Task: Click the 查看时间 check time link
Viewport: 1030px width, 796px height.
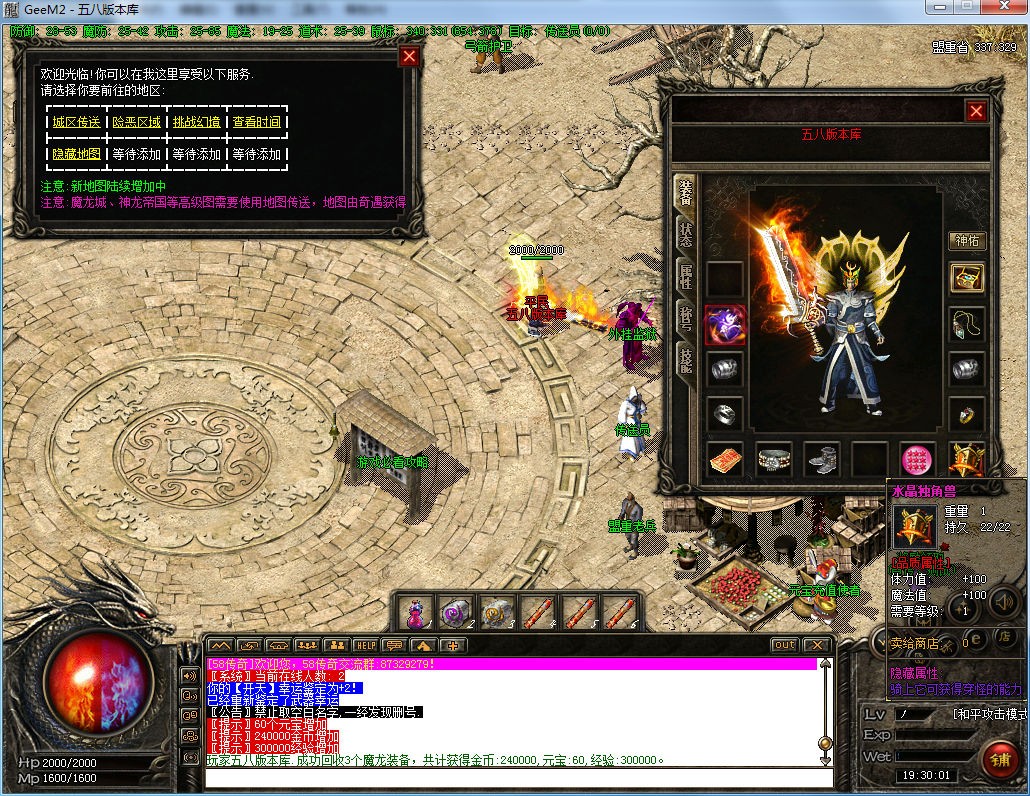Action: coord(257,122)
